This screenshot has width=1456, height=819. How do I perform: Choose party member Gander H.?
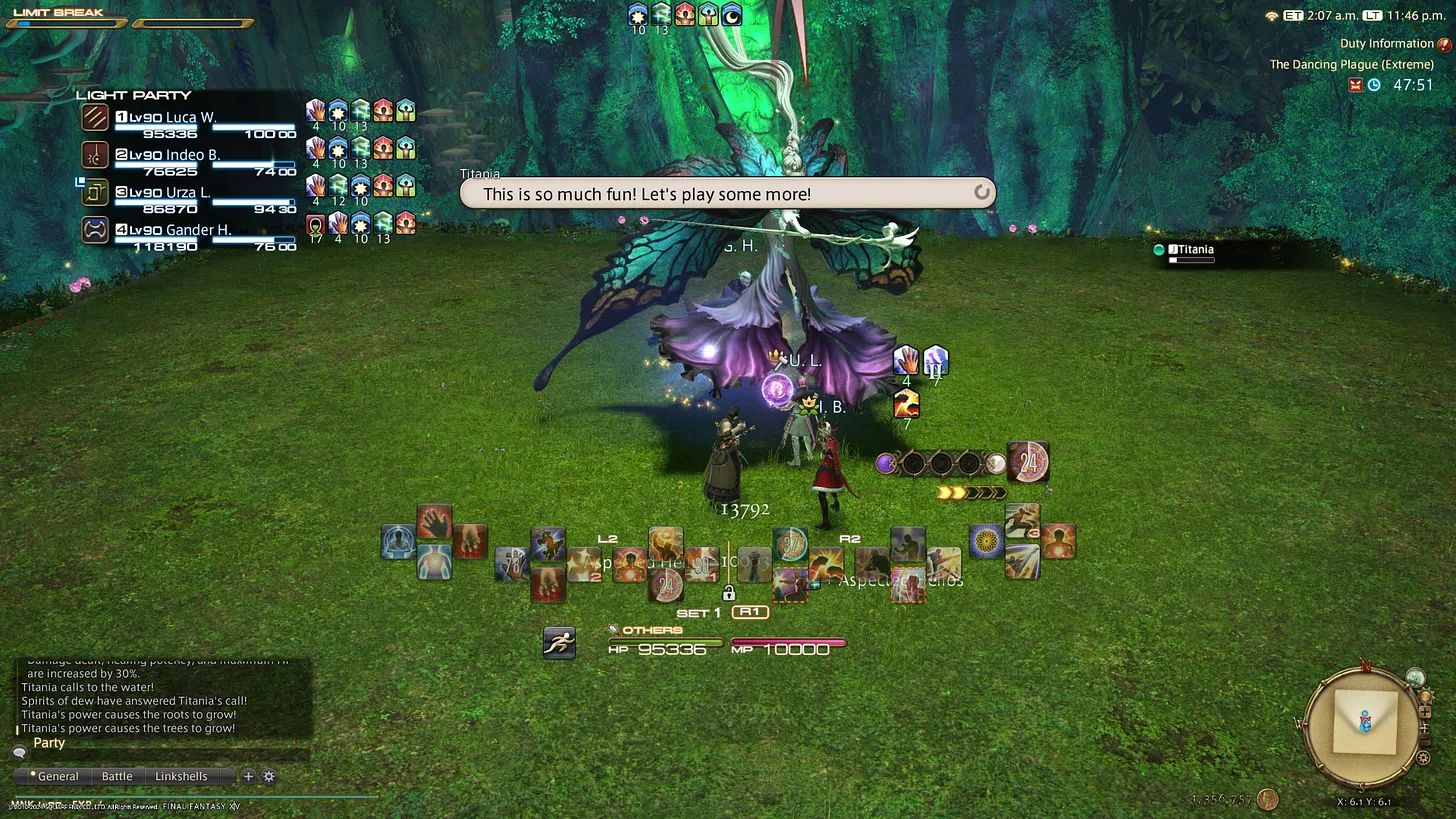[198, 230]
